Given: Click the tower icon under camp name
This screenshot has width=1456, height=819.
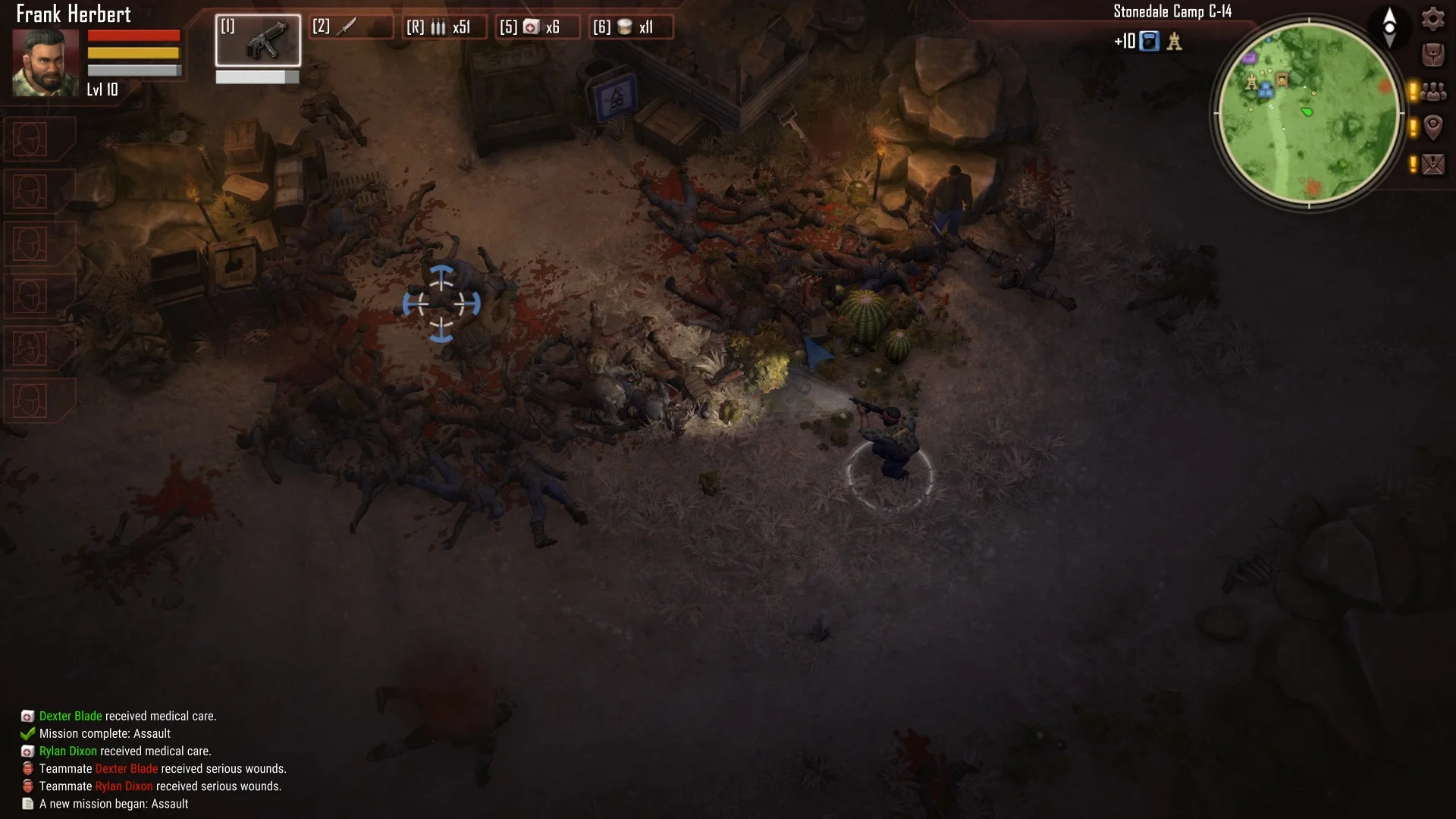Looking at the screenshot, I should pyautogui.click(x=1174, y=41).
